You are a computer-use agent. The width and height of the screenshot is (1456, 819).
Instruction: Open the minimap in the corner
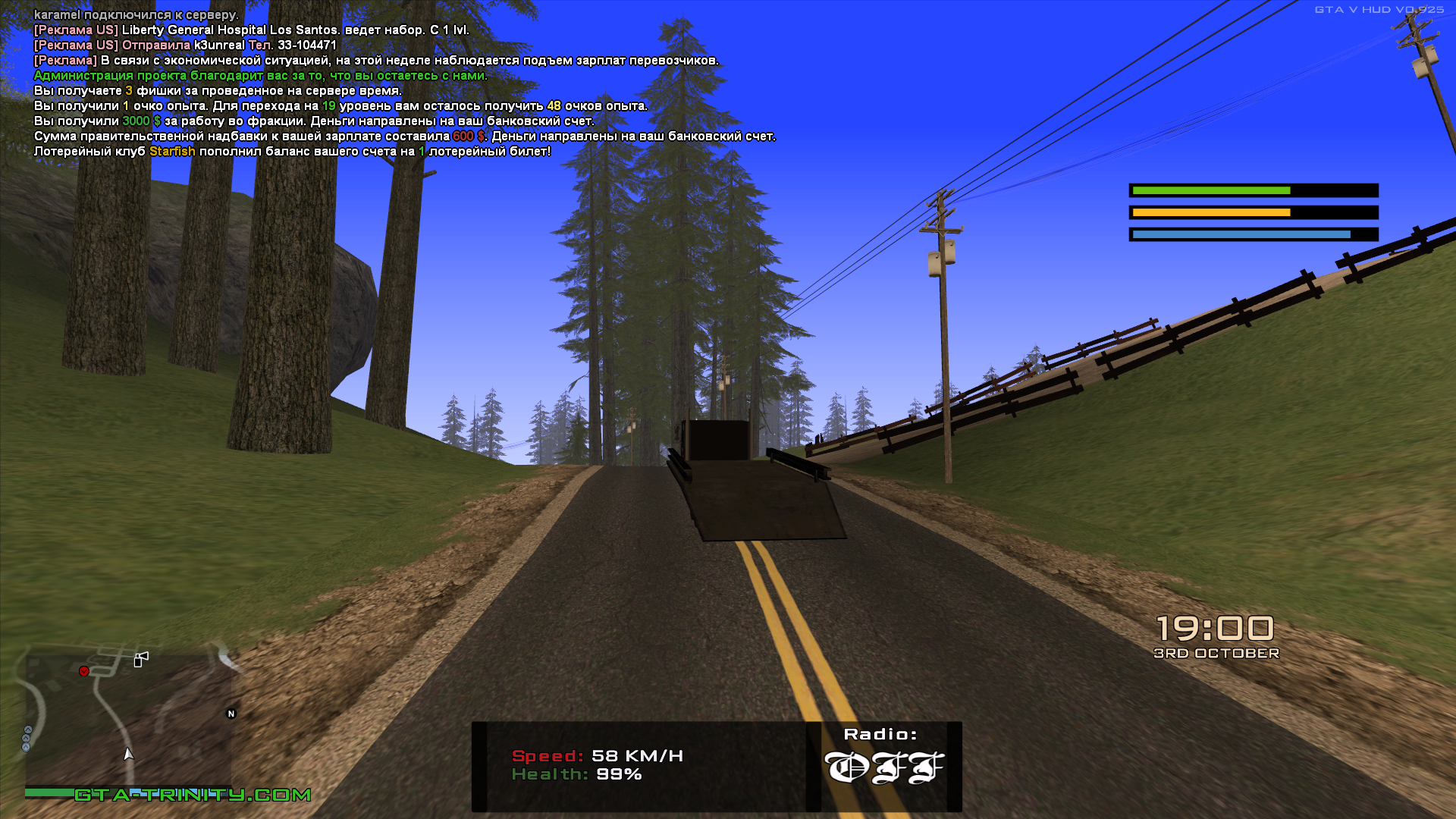(x=129, y=720)
